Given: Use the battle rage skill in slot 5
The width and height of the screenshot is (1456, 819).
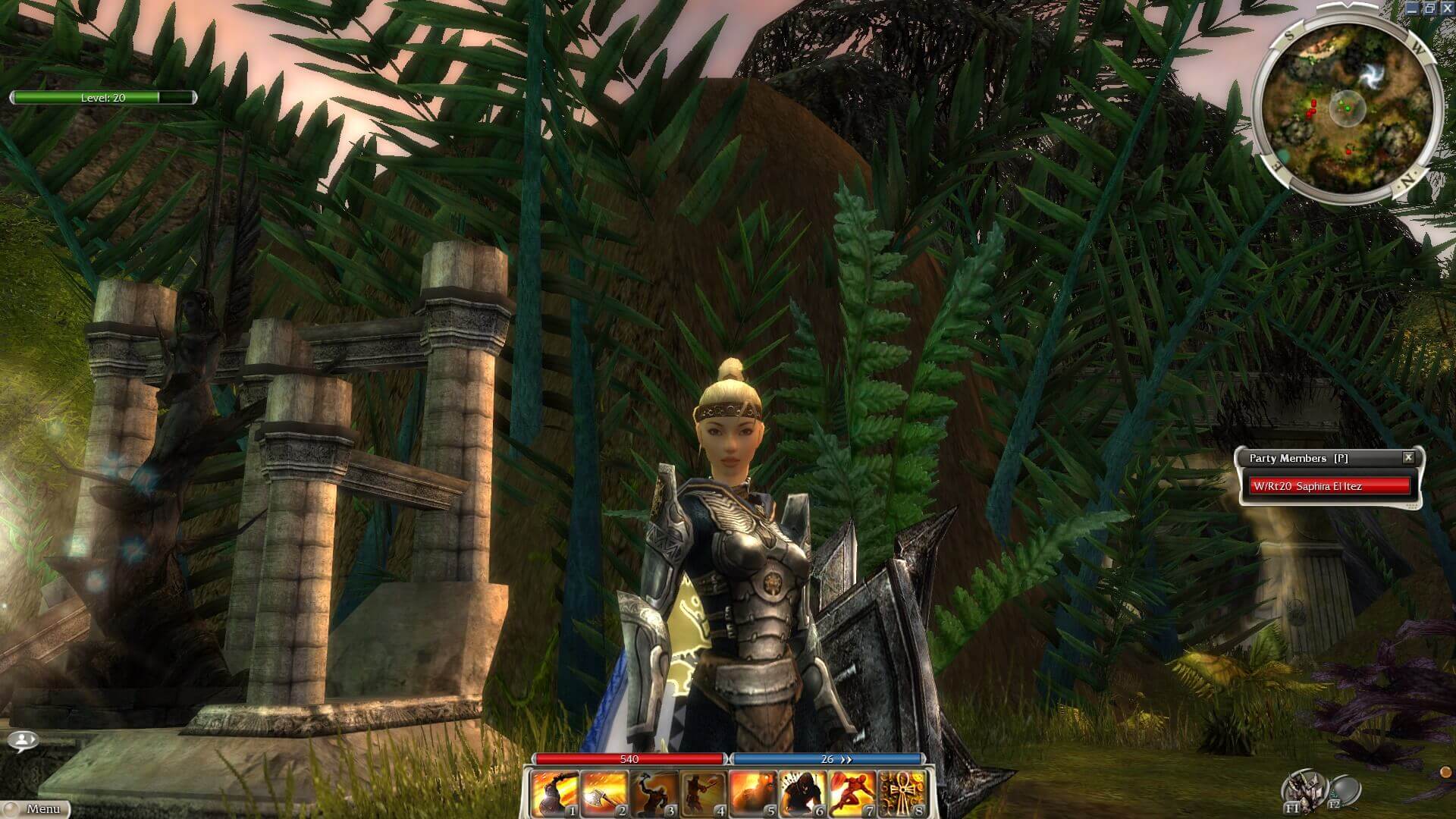Looking at the screenshot, I should tap(752, 792).
